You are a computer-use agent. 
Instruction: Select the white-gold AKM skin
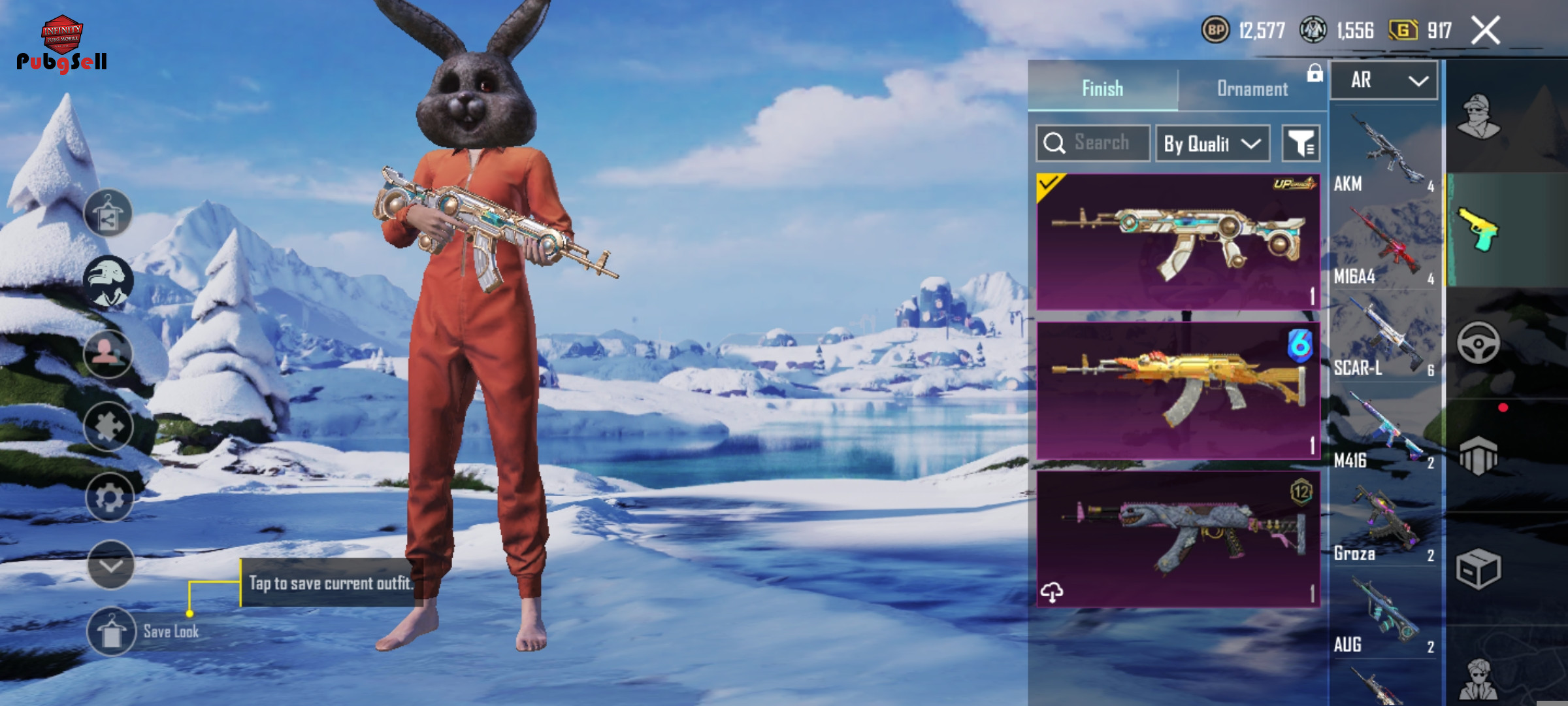(1177, 241)
